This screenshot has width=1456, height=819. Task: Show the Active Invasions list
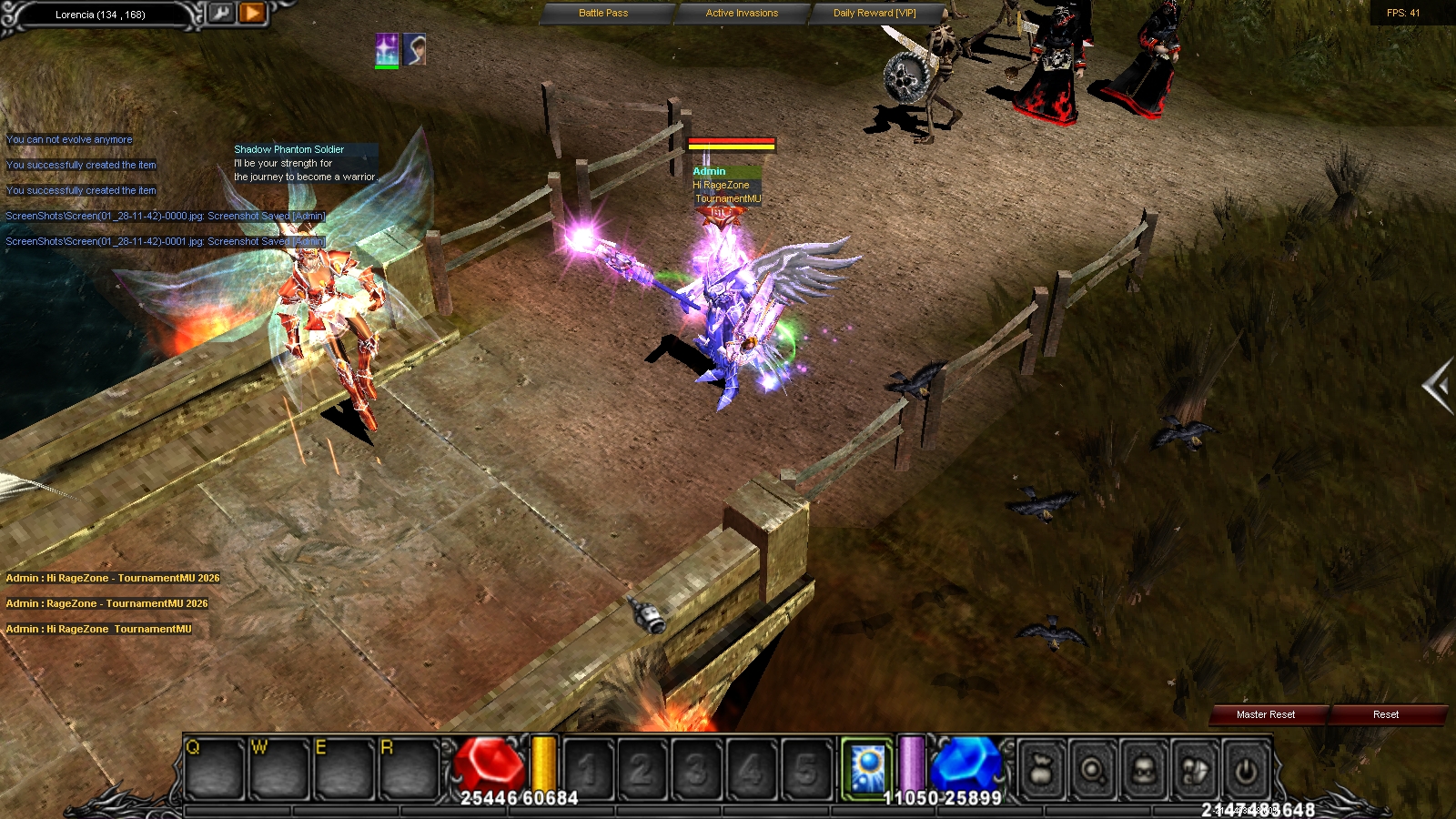click(742, 13)
